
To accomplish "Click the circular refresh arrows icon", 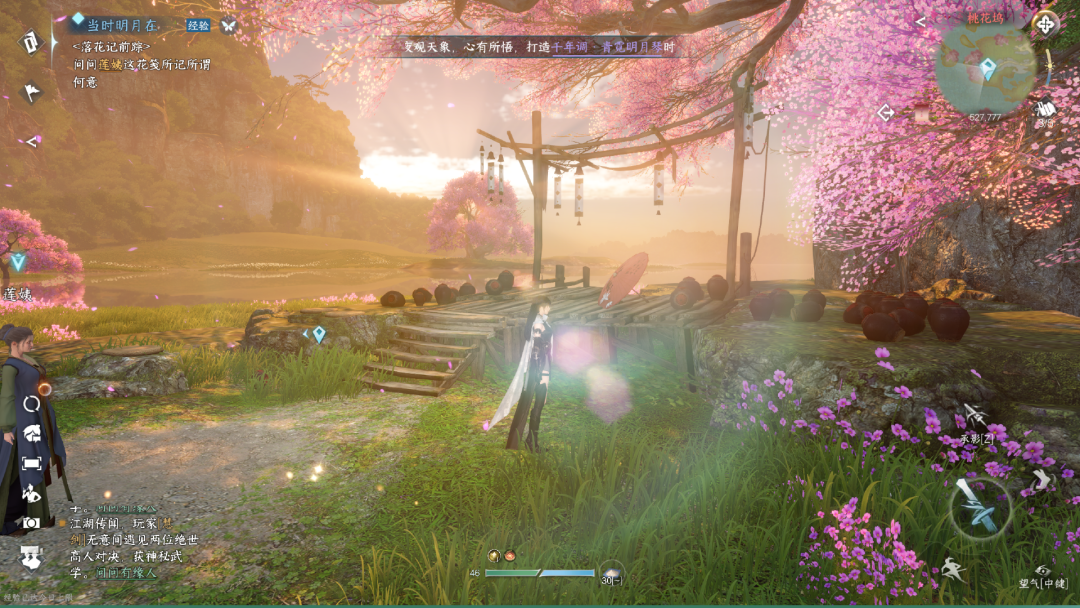I will click(x=31, y=404).
